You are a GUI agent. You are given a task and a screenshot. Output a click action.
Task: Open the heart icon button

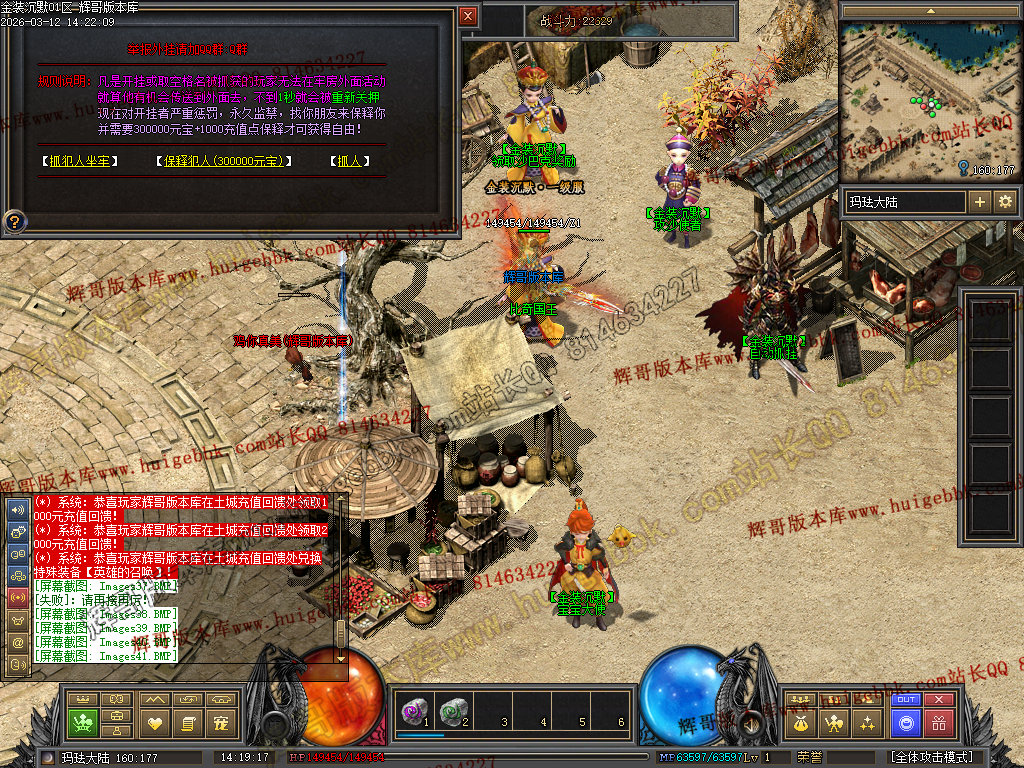click(x=153, y=722)
